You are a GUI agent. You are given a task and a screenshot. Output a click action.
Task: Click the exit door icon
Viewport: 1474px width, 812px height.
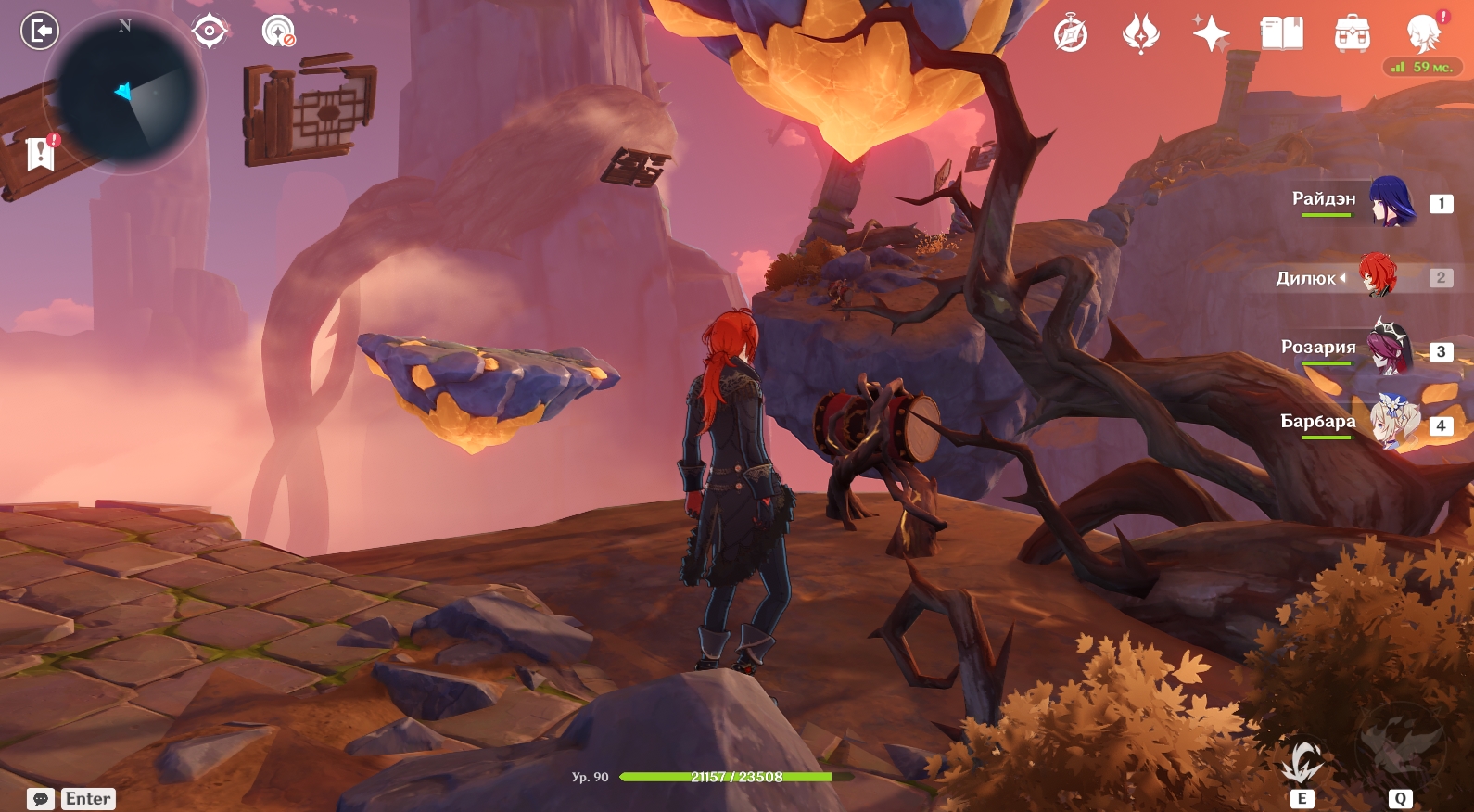tap(40, 32)
